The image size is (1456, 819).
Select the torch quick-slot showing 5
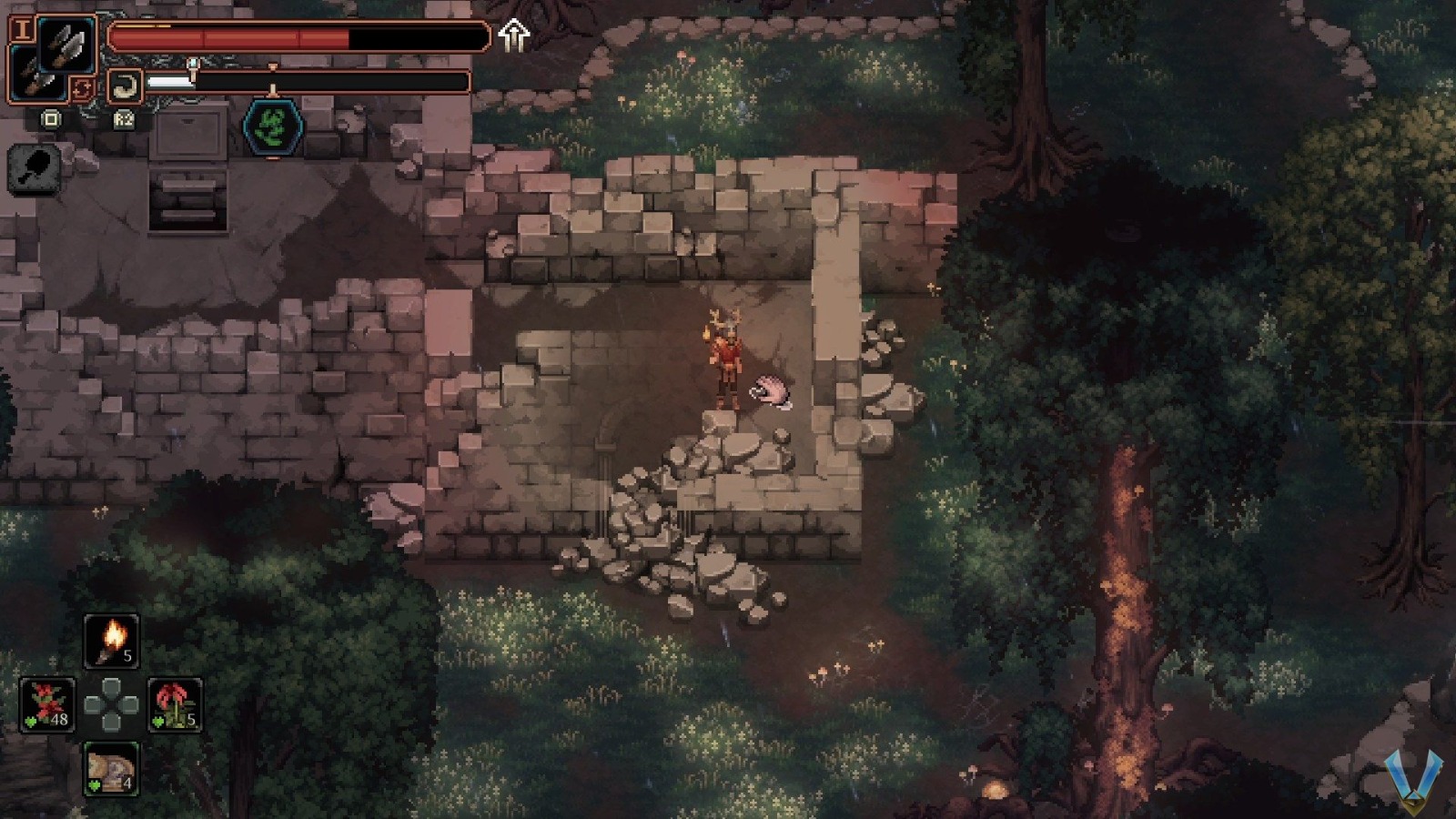[111, 642]
